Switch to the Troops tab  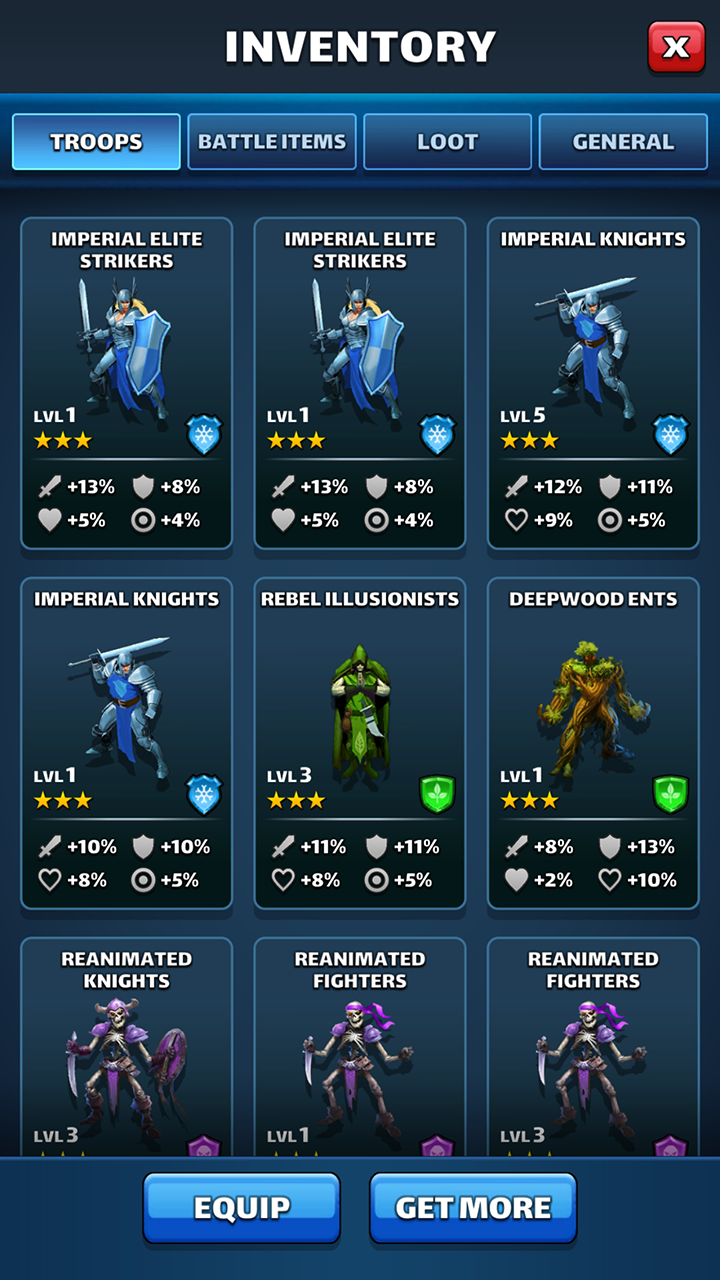96,142
